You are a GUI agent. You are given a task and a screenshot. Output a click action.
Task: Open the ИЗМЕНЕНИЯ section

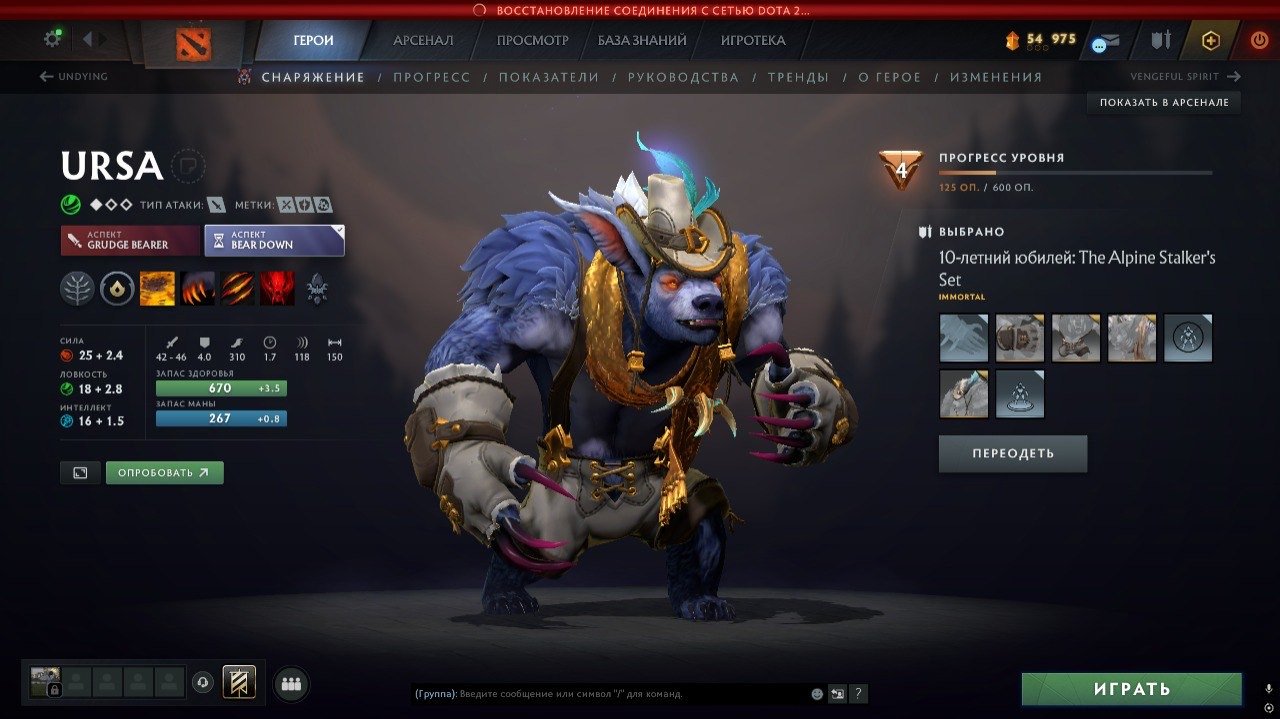pos(995,77)
